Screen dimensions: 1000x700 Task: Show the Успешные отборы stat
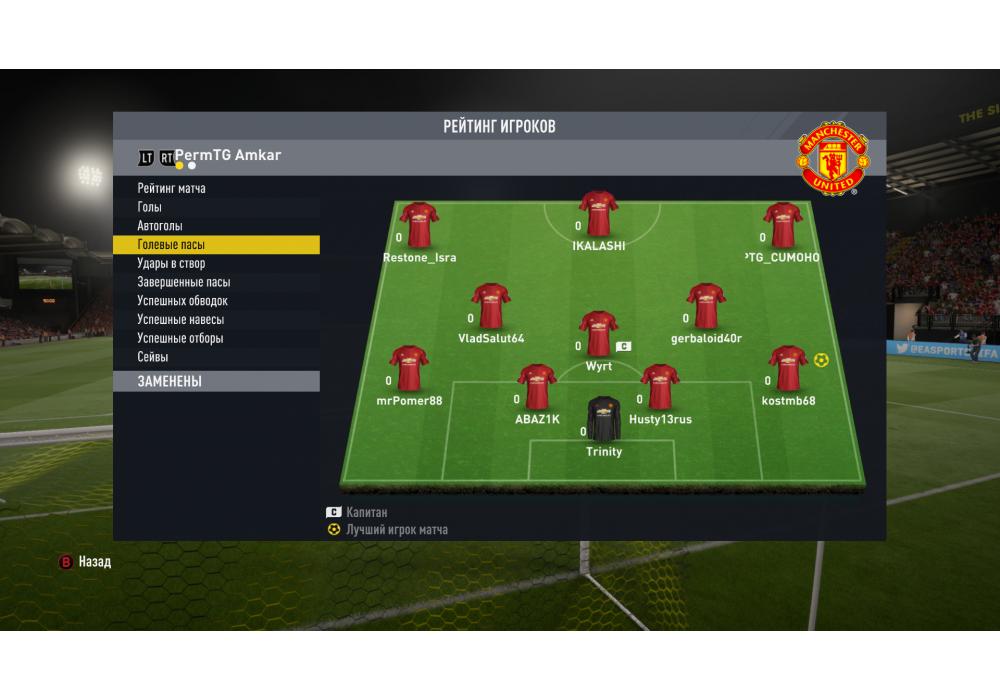180,339
